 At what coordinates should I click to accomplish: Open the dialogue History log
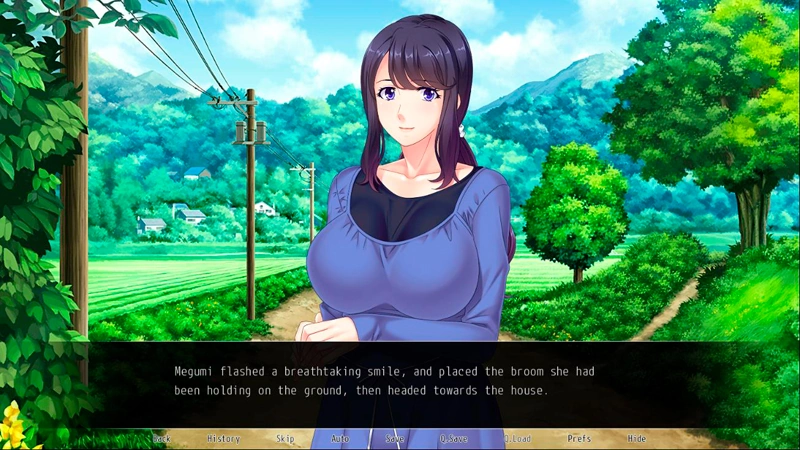pos(223,439)
